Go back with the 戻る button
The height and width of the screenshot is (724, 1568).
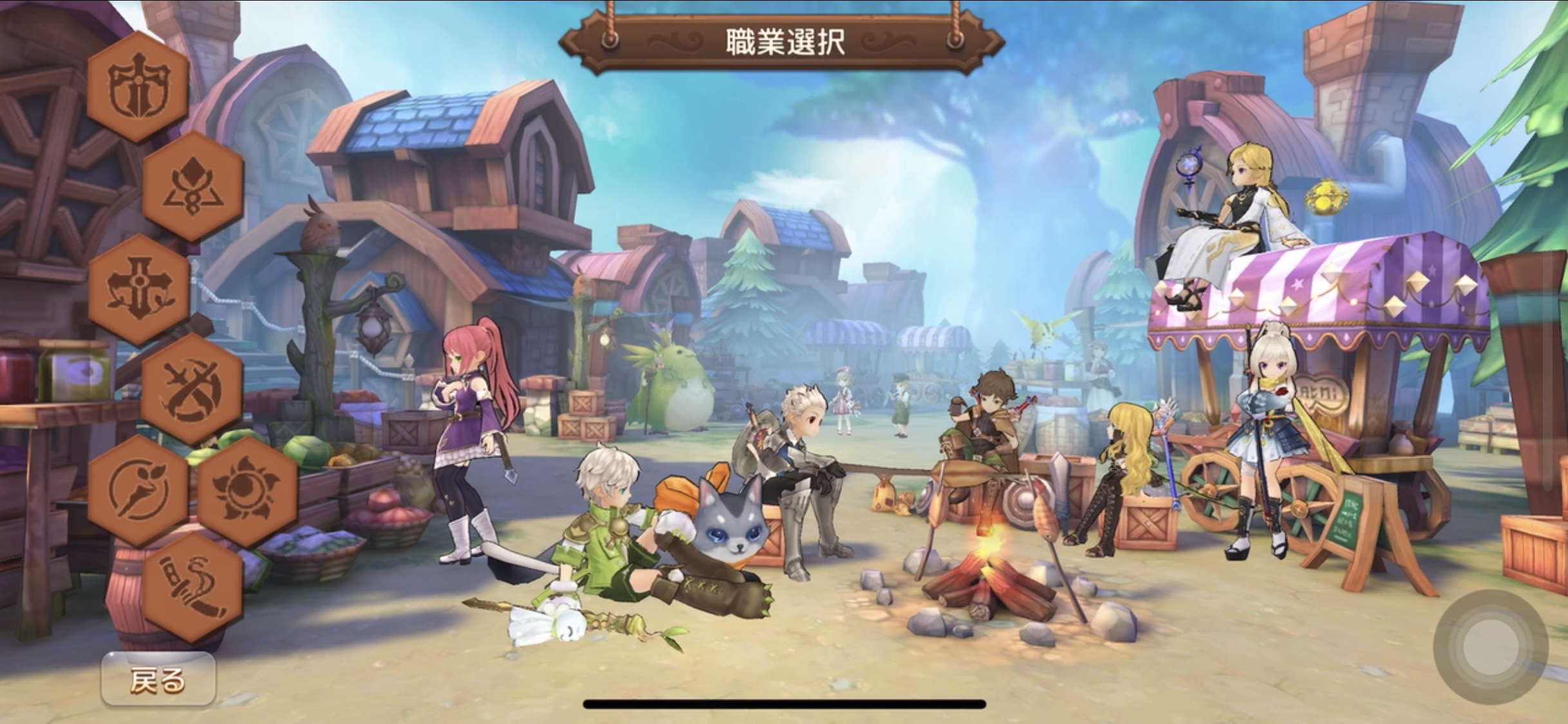click(158, 680)
